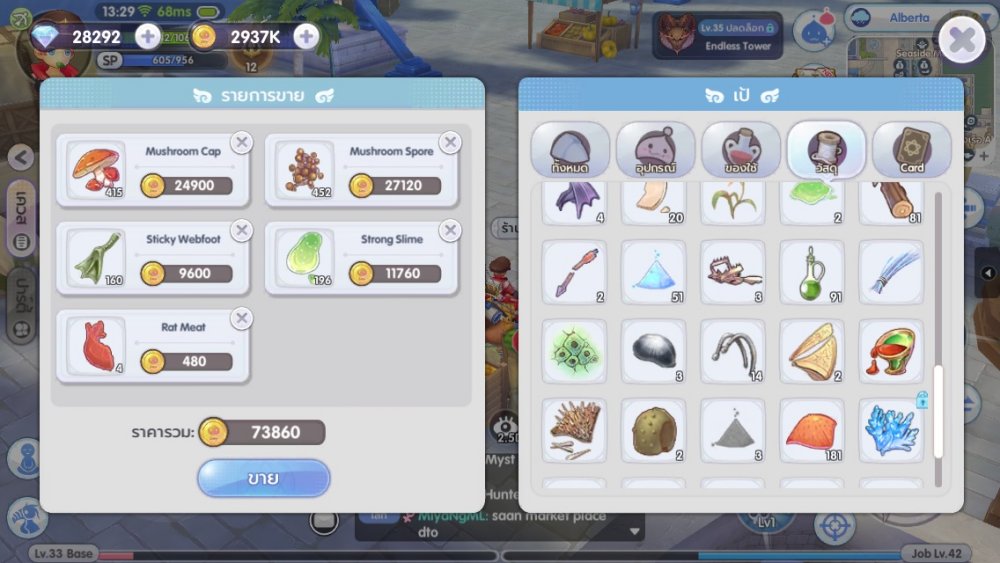
Task: Open the Card tab in the bag
Action: coord(911,150)
